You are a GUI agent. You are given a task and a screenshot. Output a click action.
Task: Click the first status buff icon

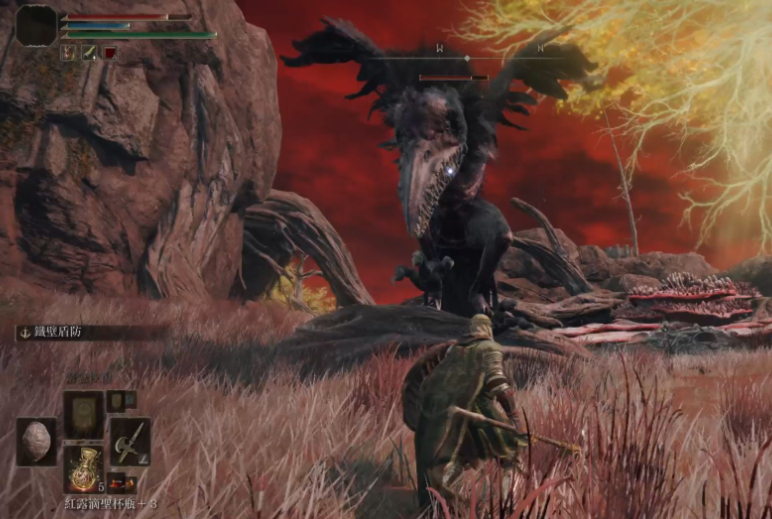tap(69, 52)
